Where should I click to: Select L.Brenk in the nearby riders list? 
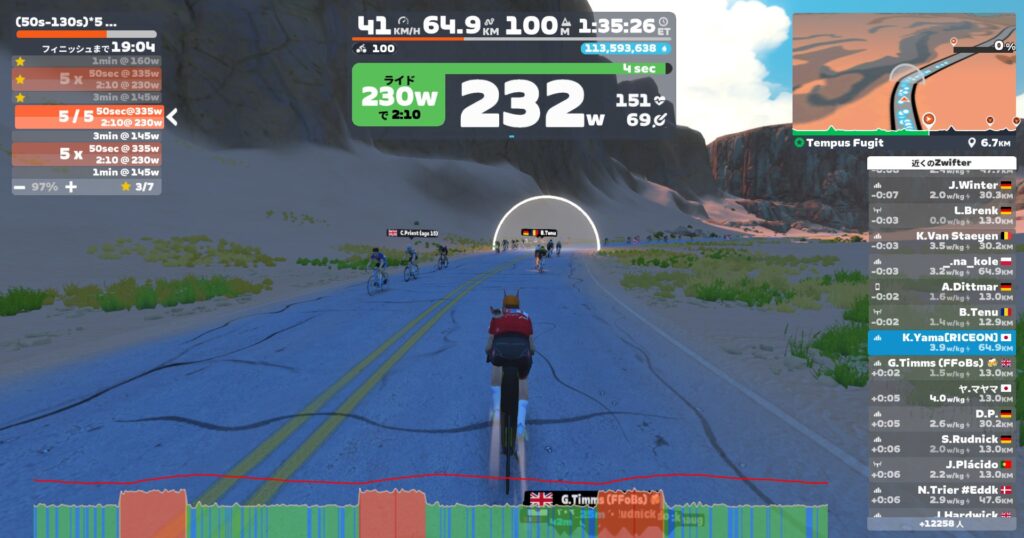[941, 215]
